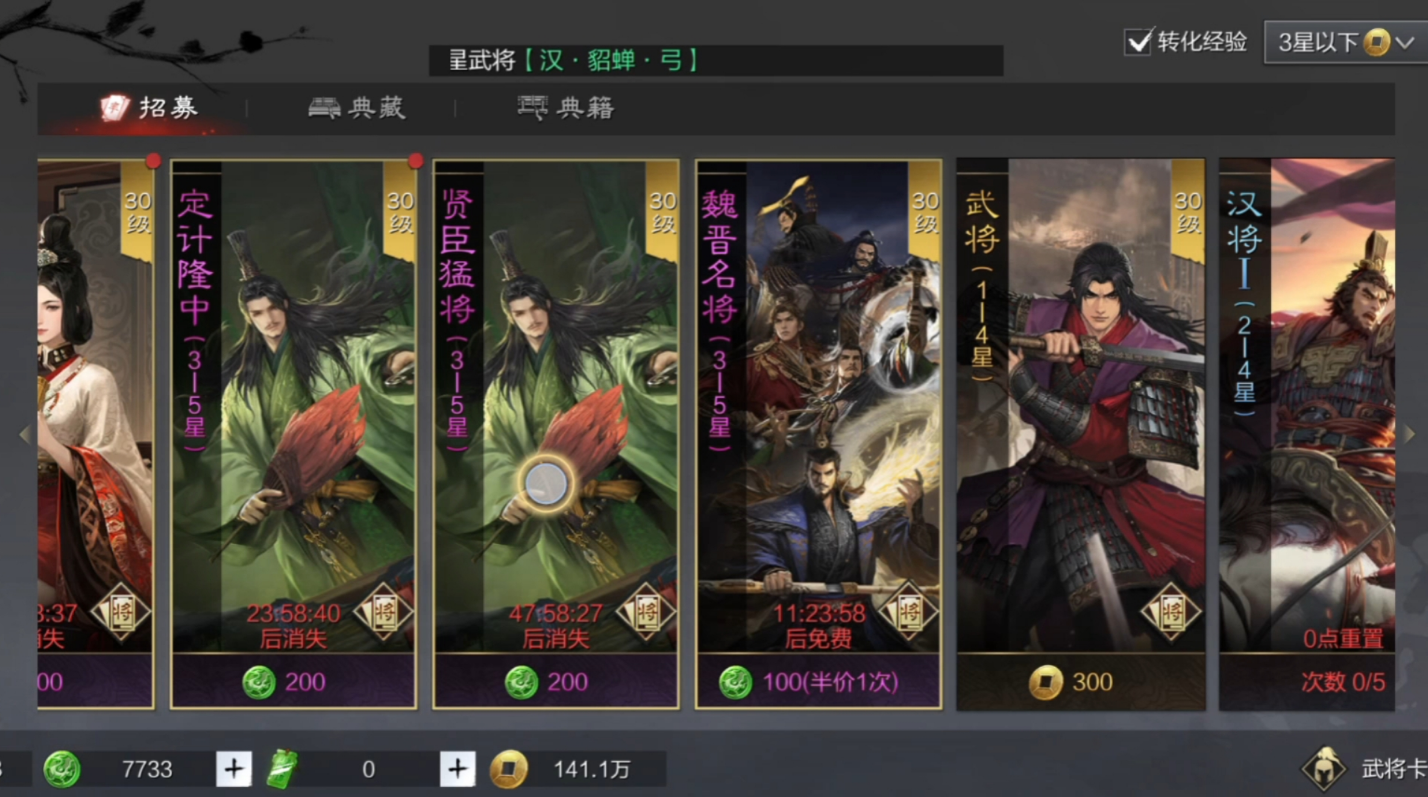This screenshot has height=797, width=1428.
Task: Open the 武将卡 helmet button
Action: click(1323, 769)
